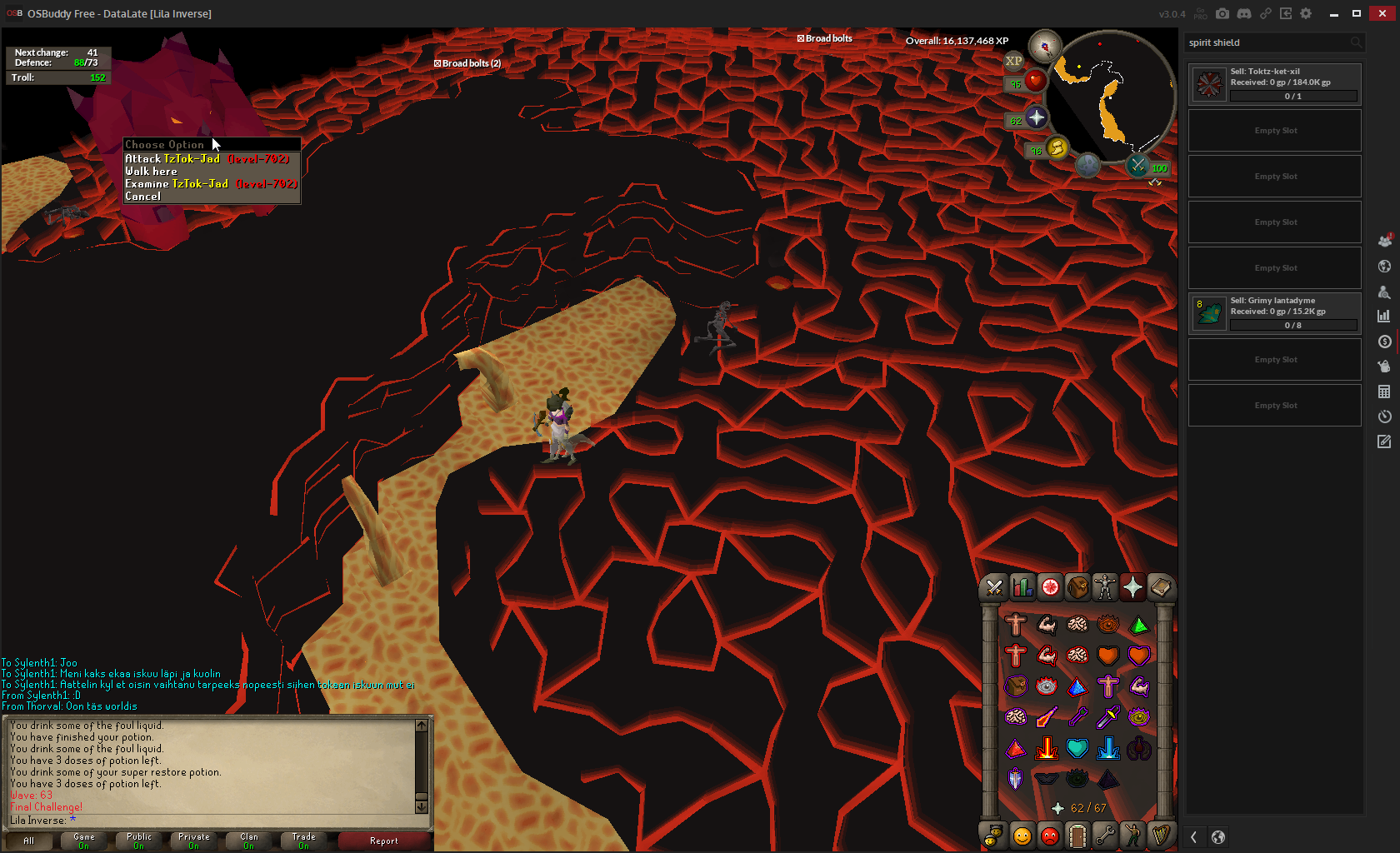Click the compass beside the minimap
The width and height of the screenshot is (1400, 853).
[x=1044, y=47]
